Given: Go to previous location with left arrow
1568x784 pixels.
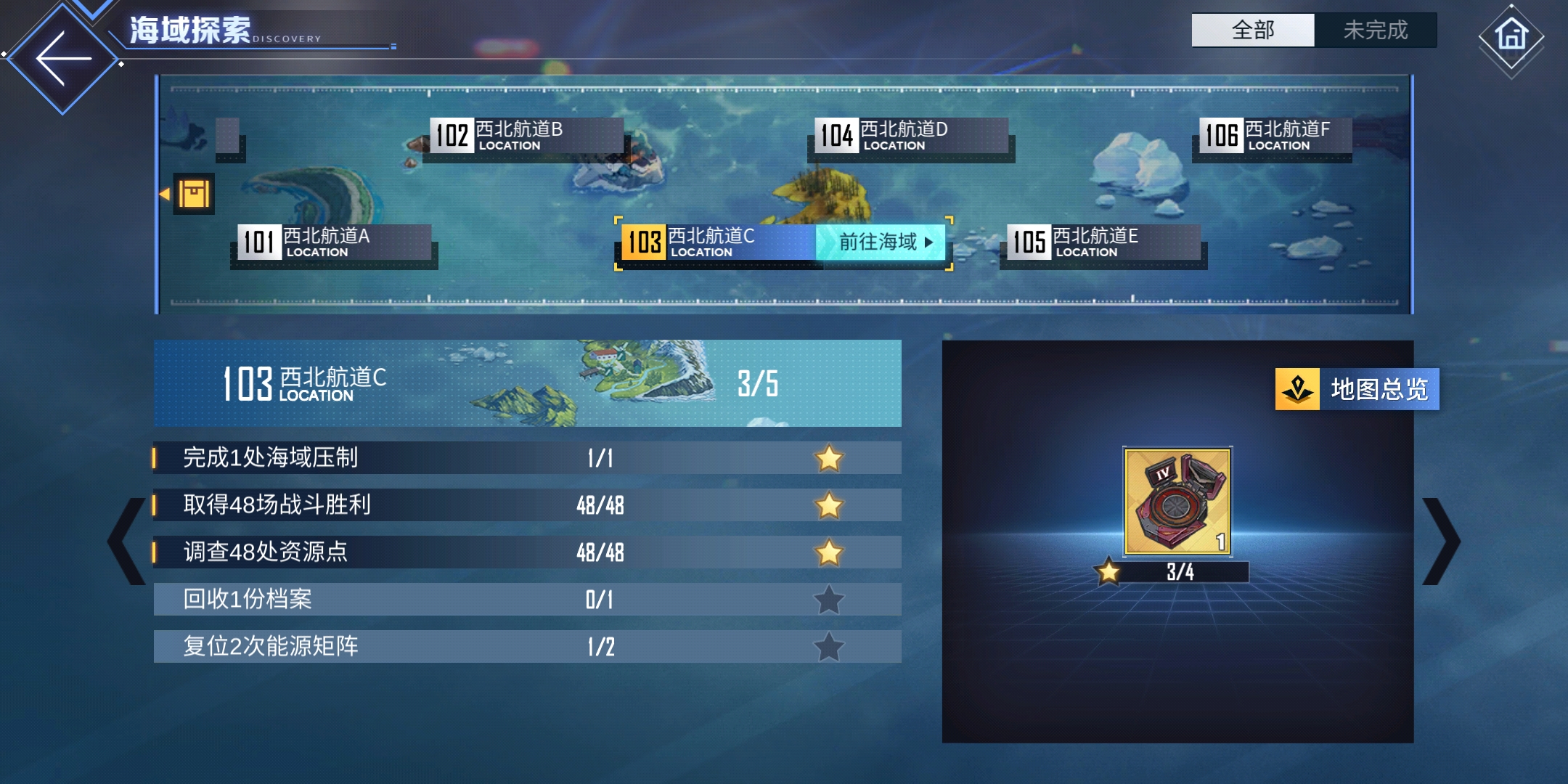Looking at the screenshot, I should point(126,541).
